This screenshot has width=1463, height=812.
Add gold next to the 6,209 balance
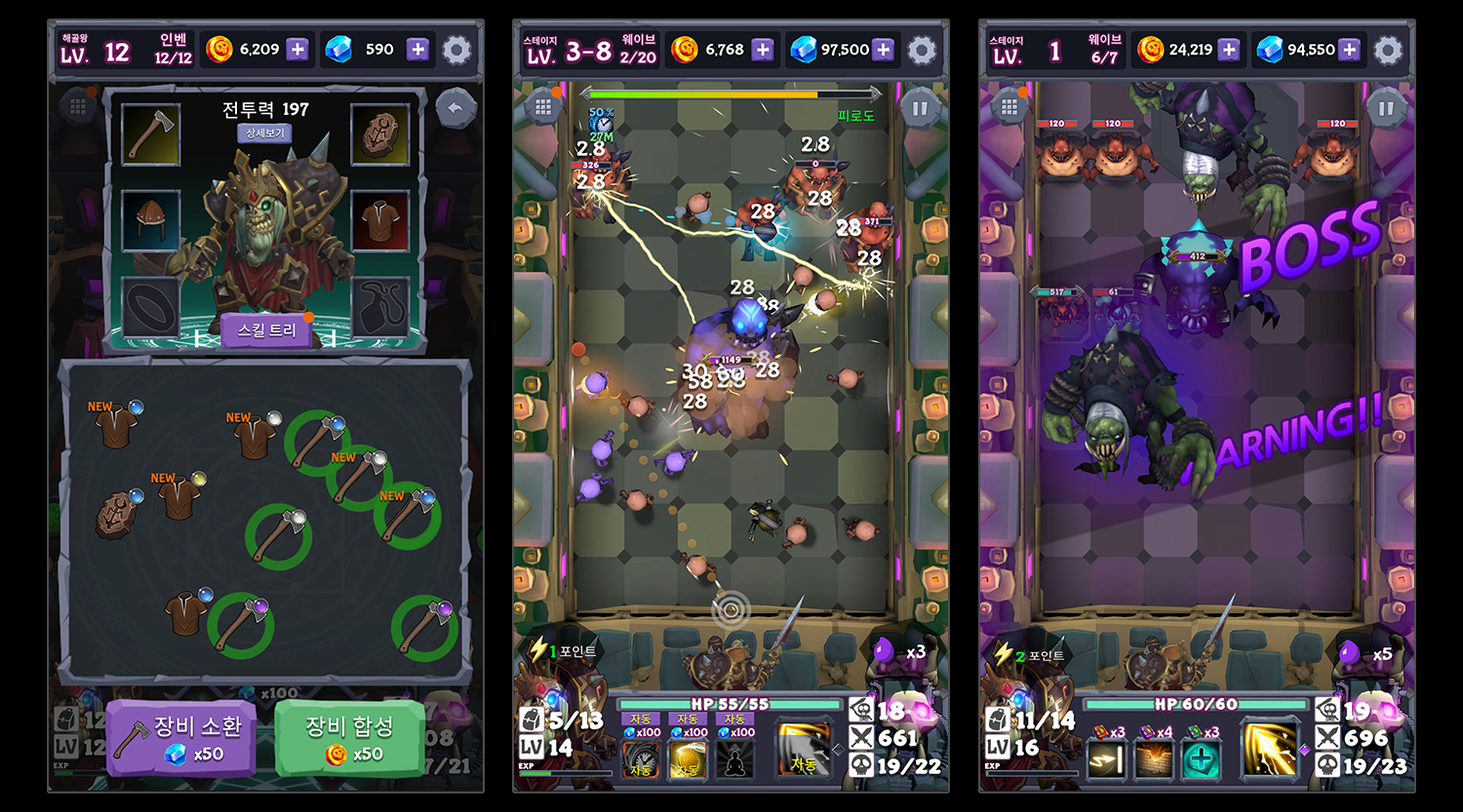click(x=297, y=50)
